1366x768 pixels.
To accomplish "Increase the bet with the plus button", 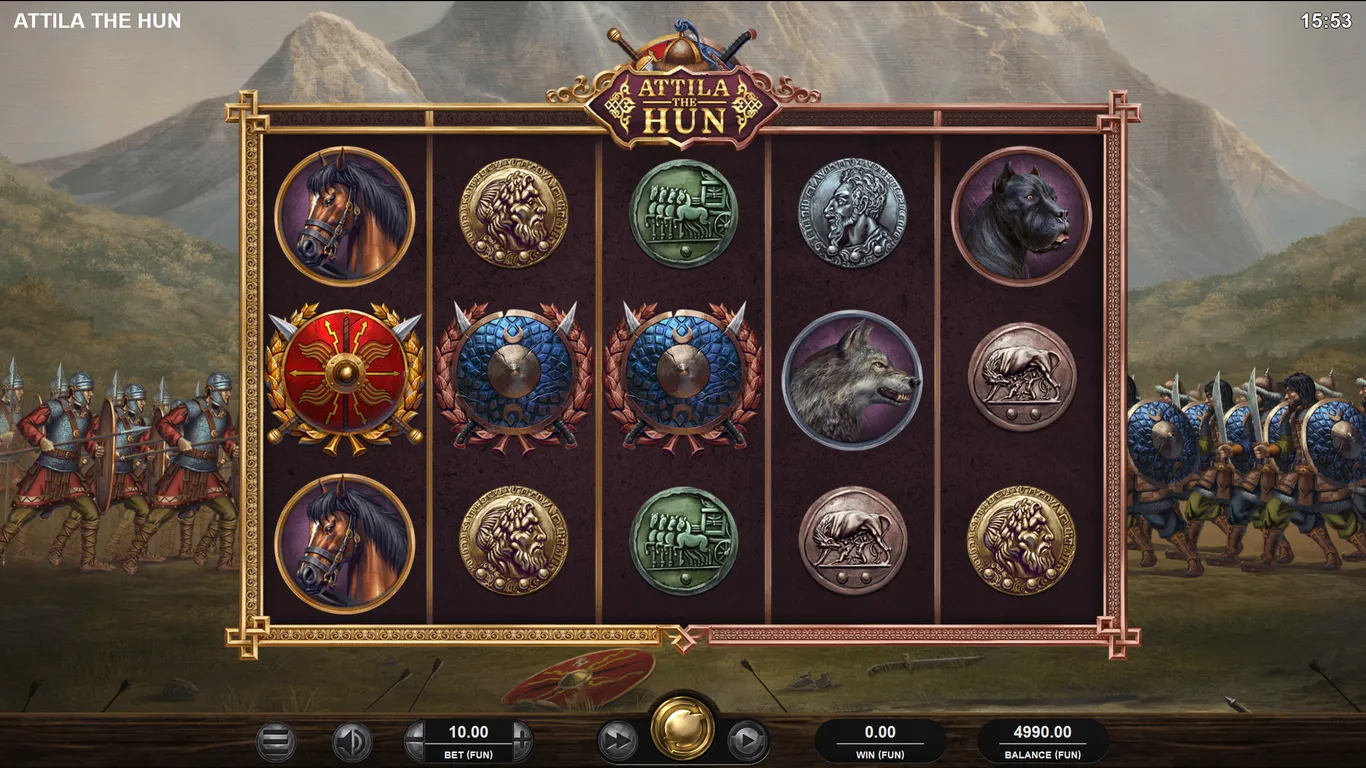I will pos(522,741).
